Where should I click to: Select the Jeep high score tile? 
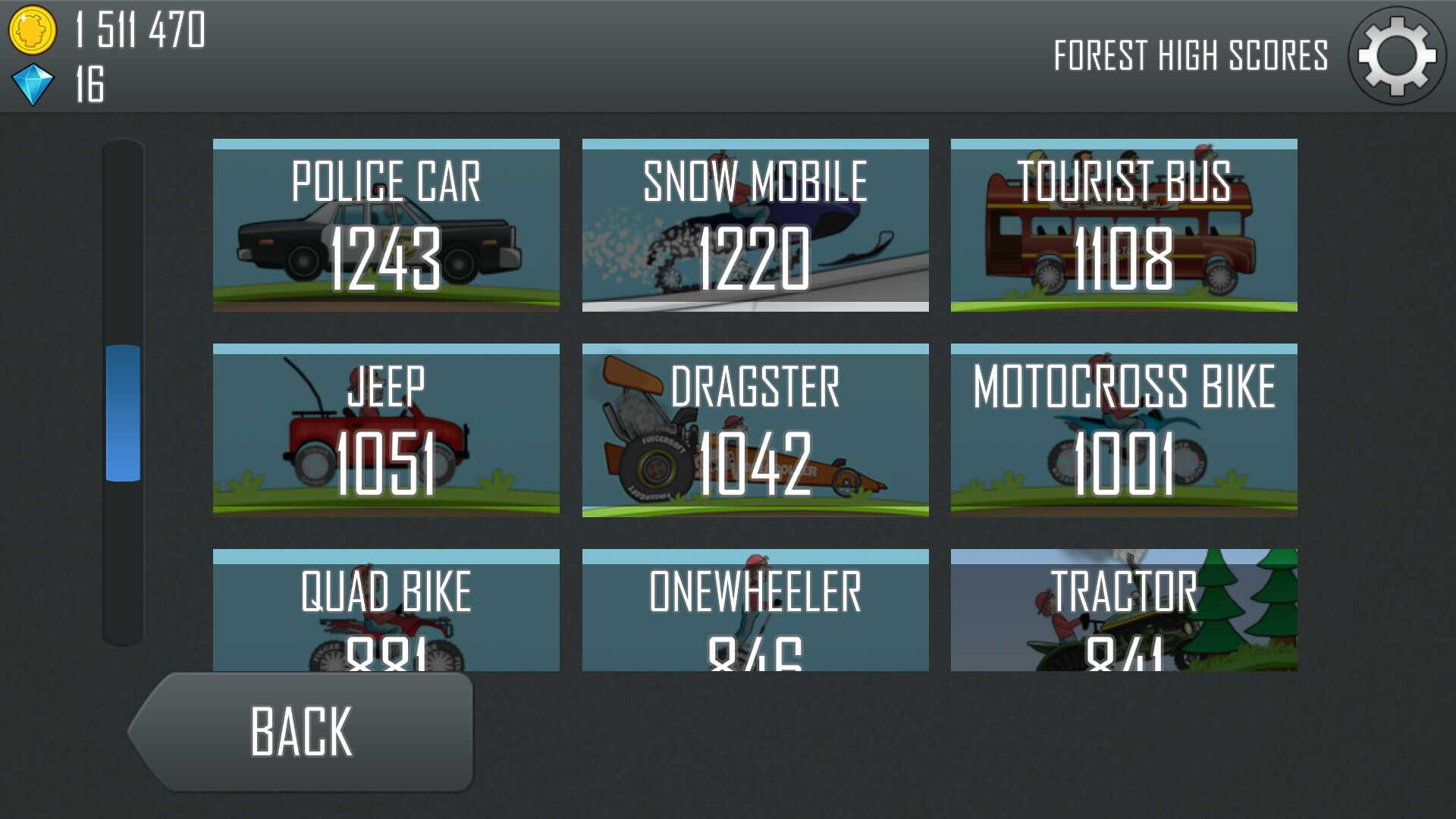386,430
